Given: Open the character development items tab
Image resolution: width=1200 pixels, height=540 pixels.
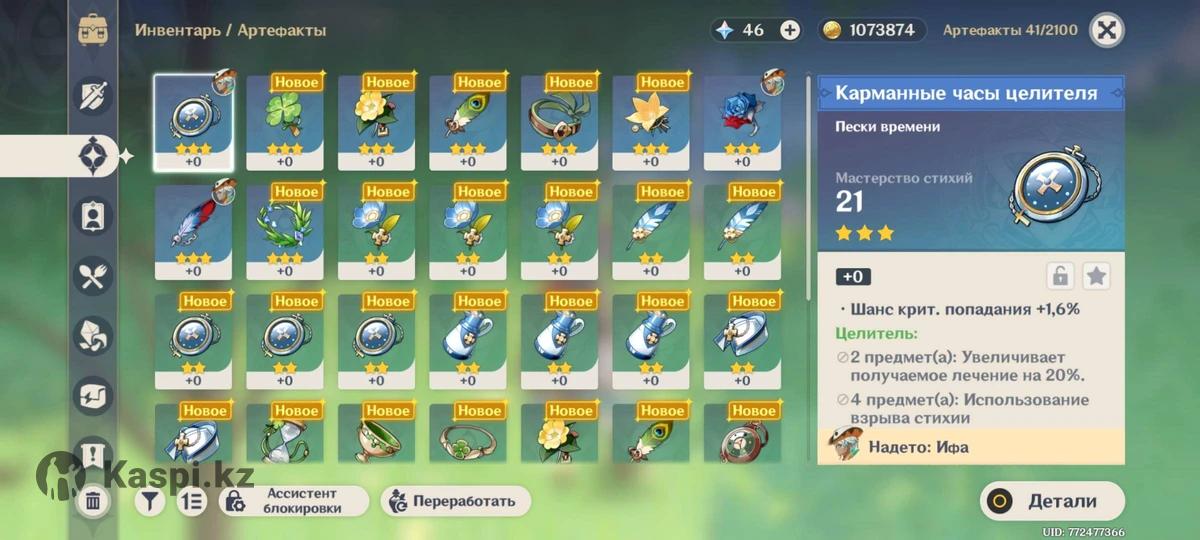Looking at the screenshot, I should (x=94, y=216).
